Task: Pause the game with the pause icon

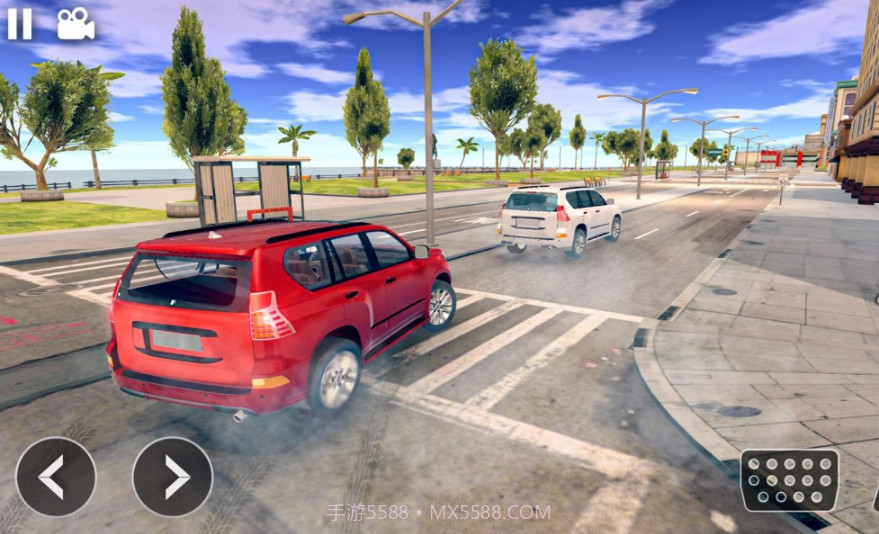Action: click(x=20, y=23)
